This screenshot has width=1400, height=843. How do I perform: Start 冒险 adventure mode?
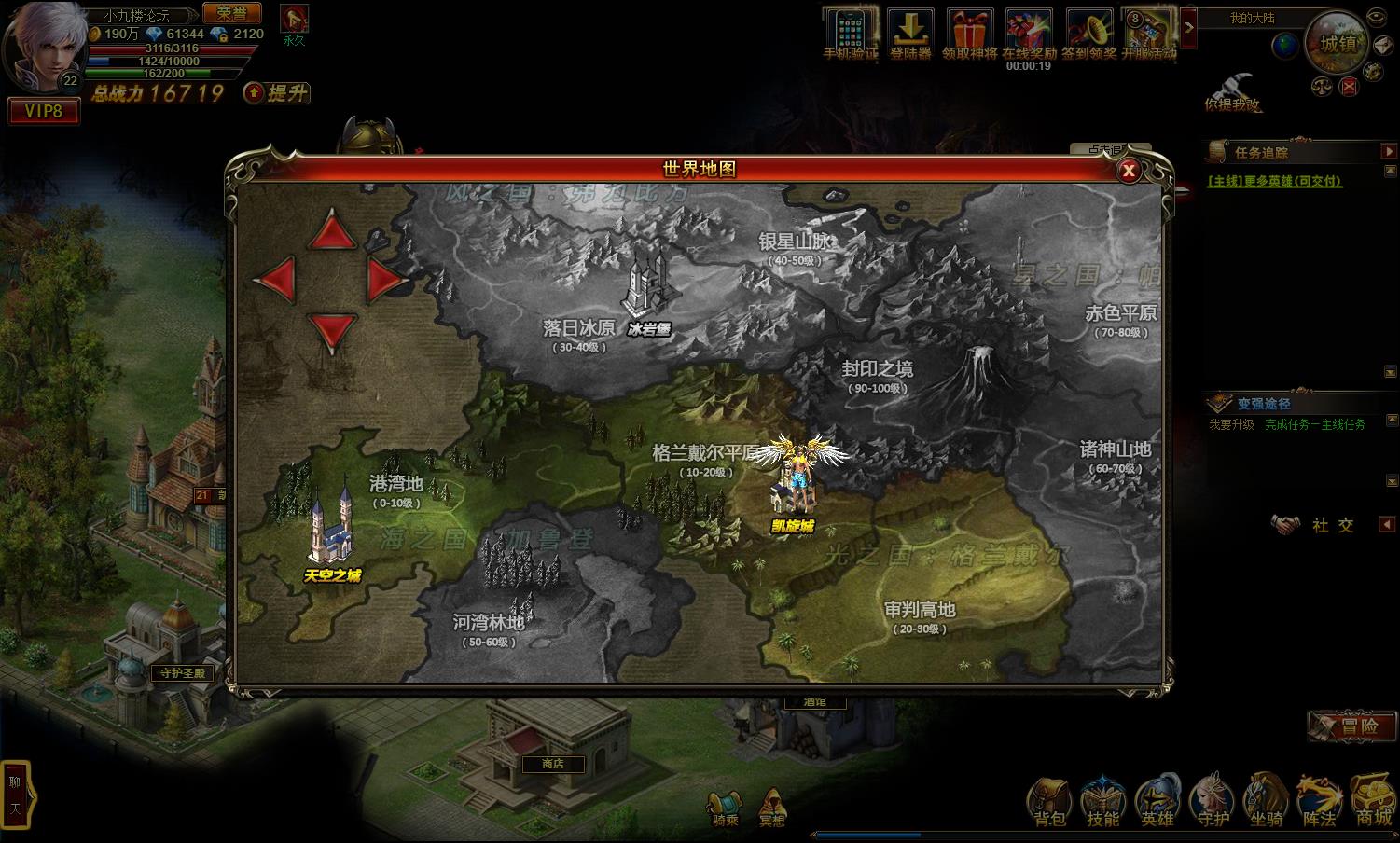[x=1351, y=726]
